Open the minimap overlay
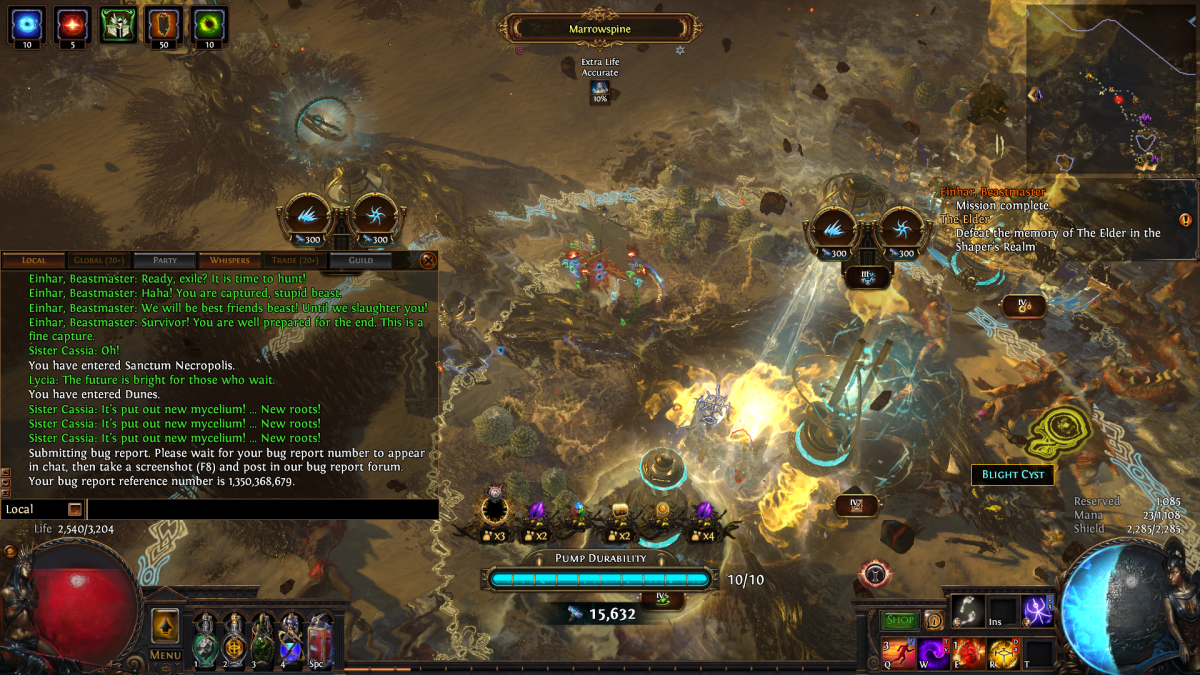The image size is (1200, 675). 1110,90
